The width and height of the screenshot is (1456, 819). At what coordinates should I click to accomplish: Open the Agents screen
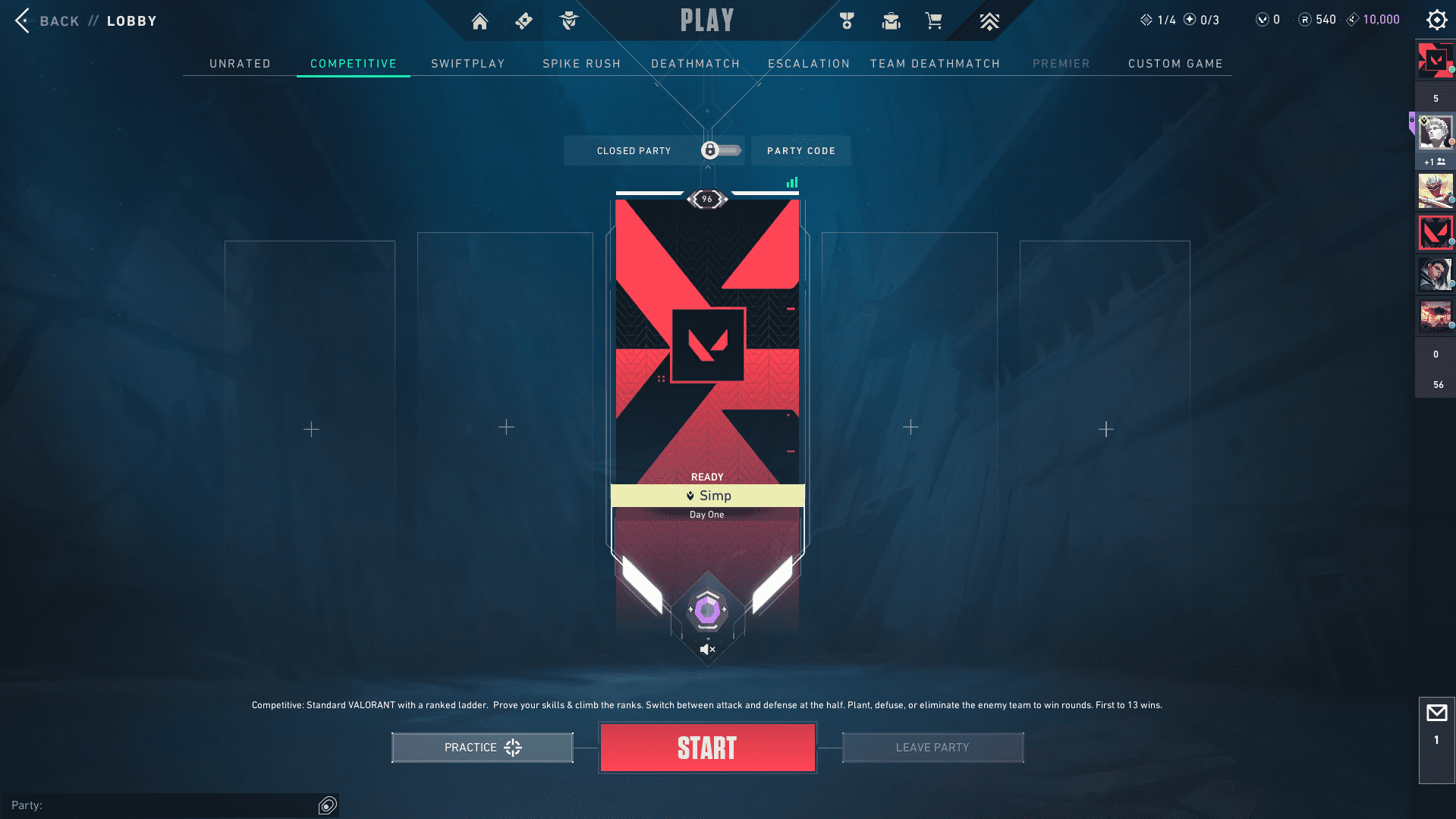click(x=568, y=20)
